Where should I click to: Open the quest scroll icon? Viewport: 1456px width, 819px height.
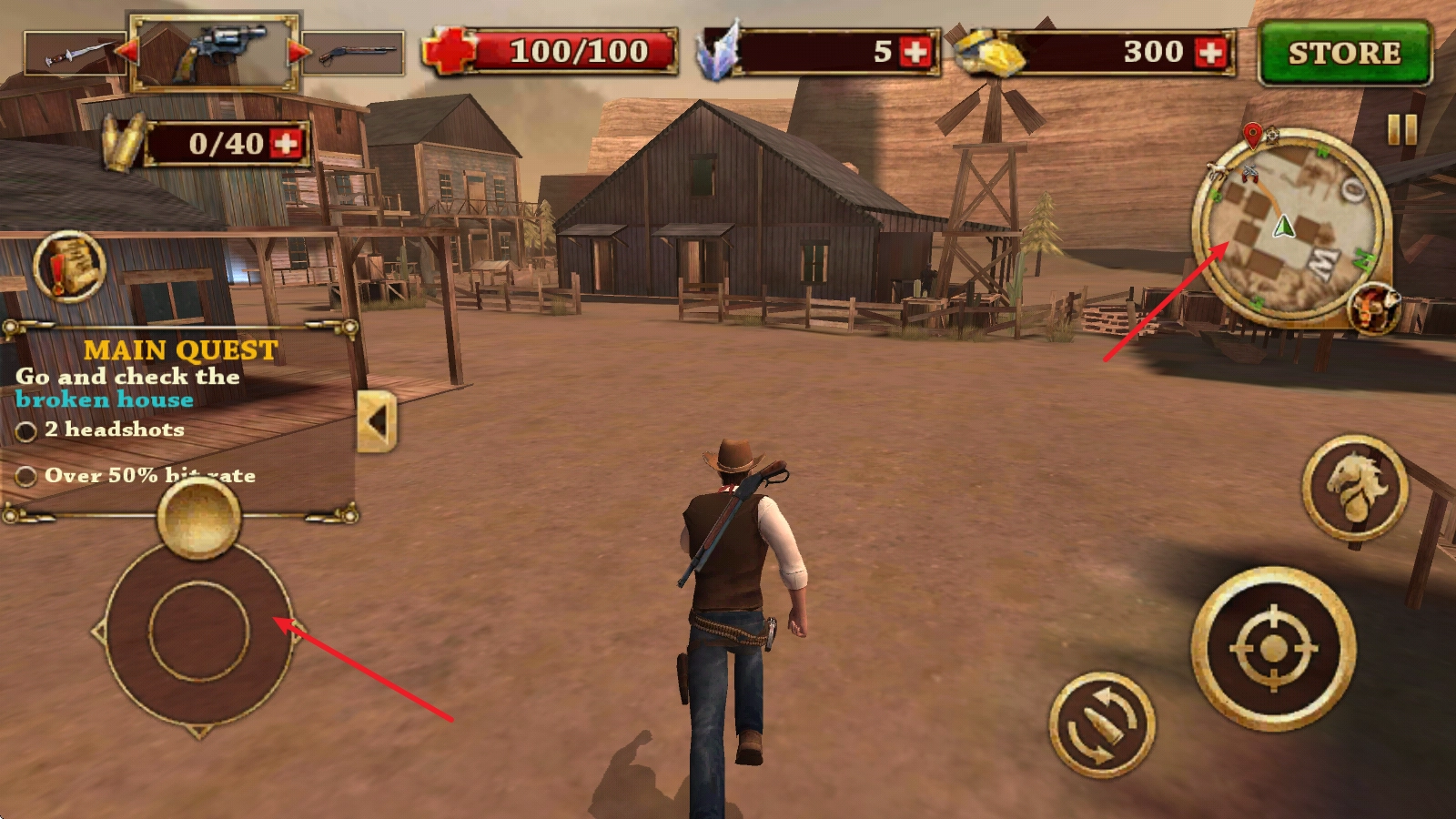[70, 266]
